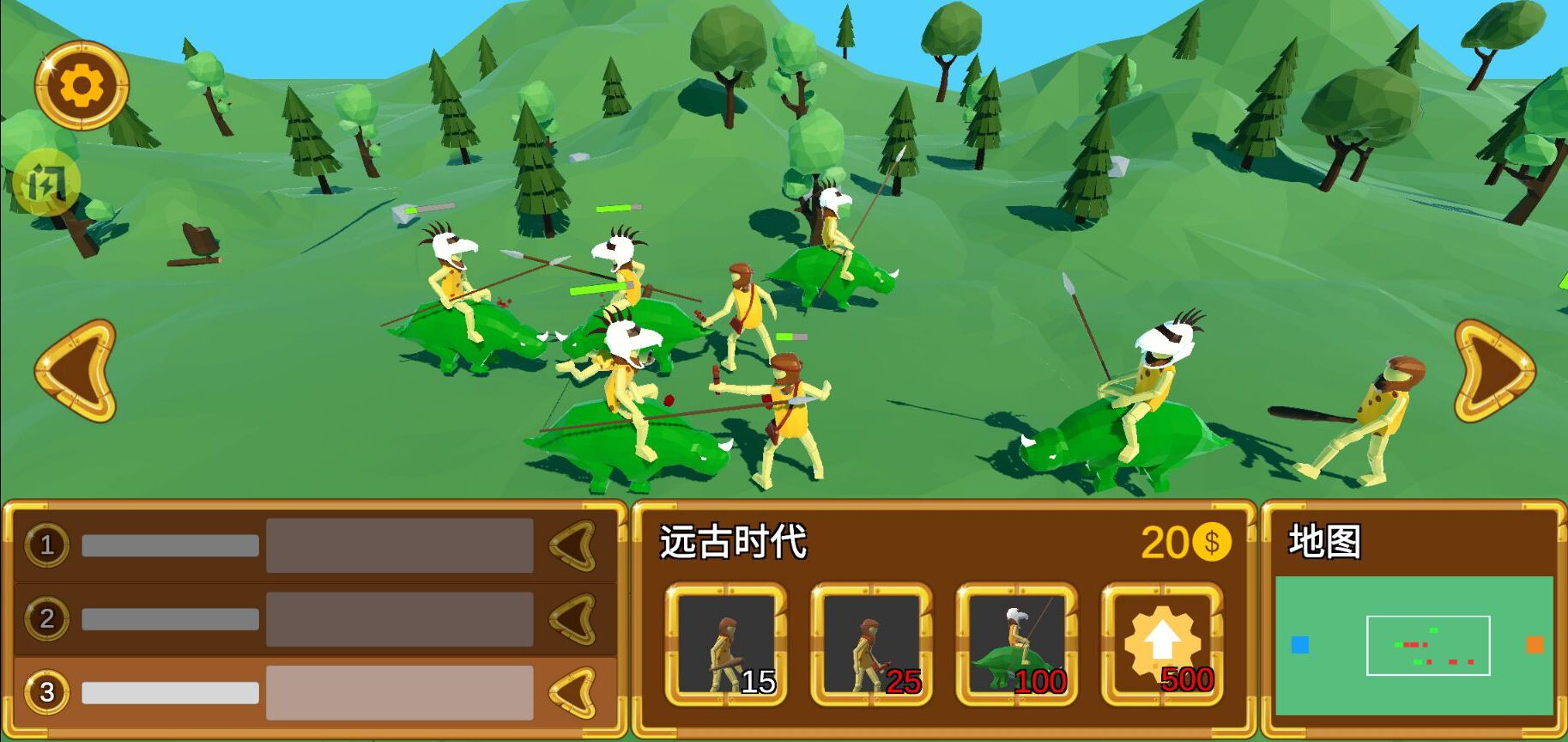
Task: Open the settings gear in the top-left corner
Action: (x=80, y=86)
